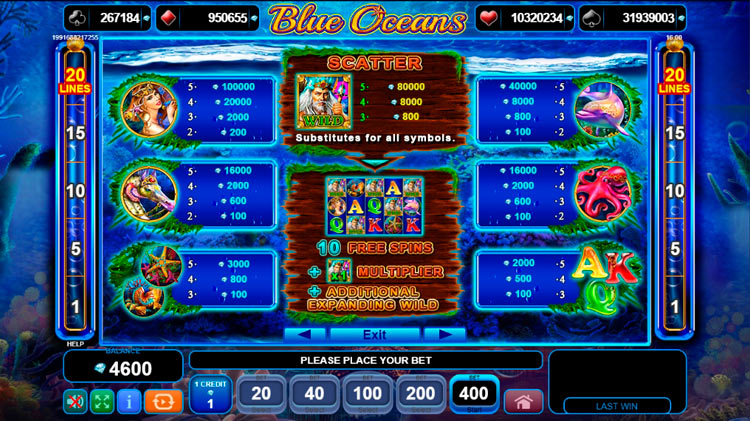Open the blue info button
Screen dimensions: 750x421
point(129,402)
